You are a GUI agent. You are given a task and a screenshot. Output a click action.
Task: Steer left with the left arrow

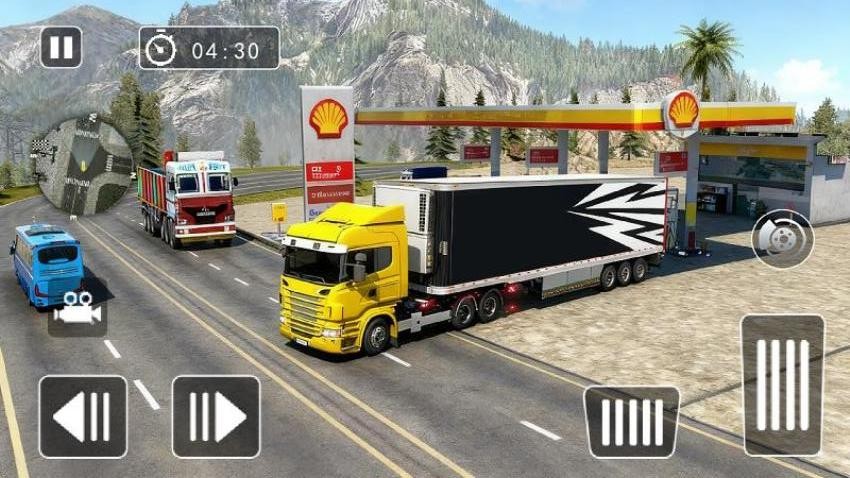pos(83,417)
